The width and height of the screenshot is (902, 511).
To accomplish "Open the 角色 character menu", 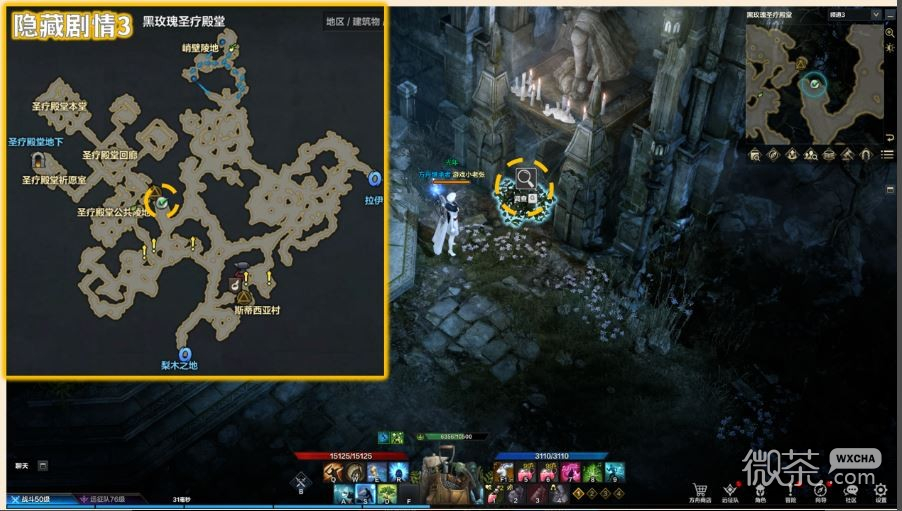I will (761, 490).
